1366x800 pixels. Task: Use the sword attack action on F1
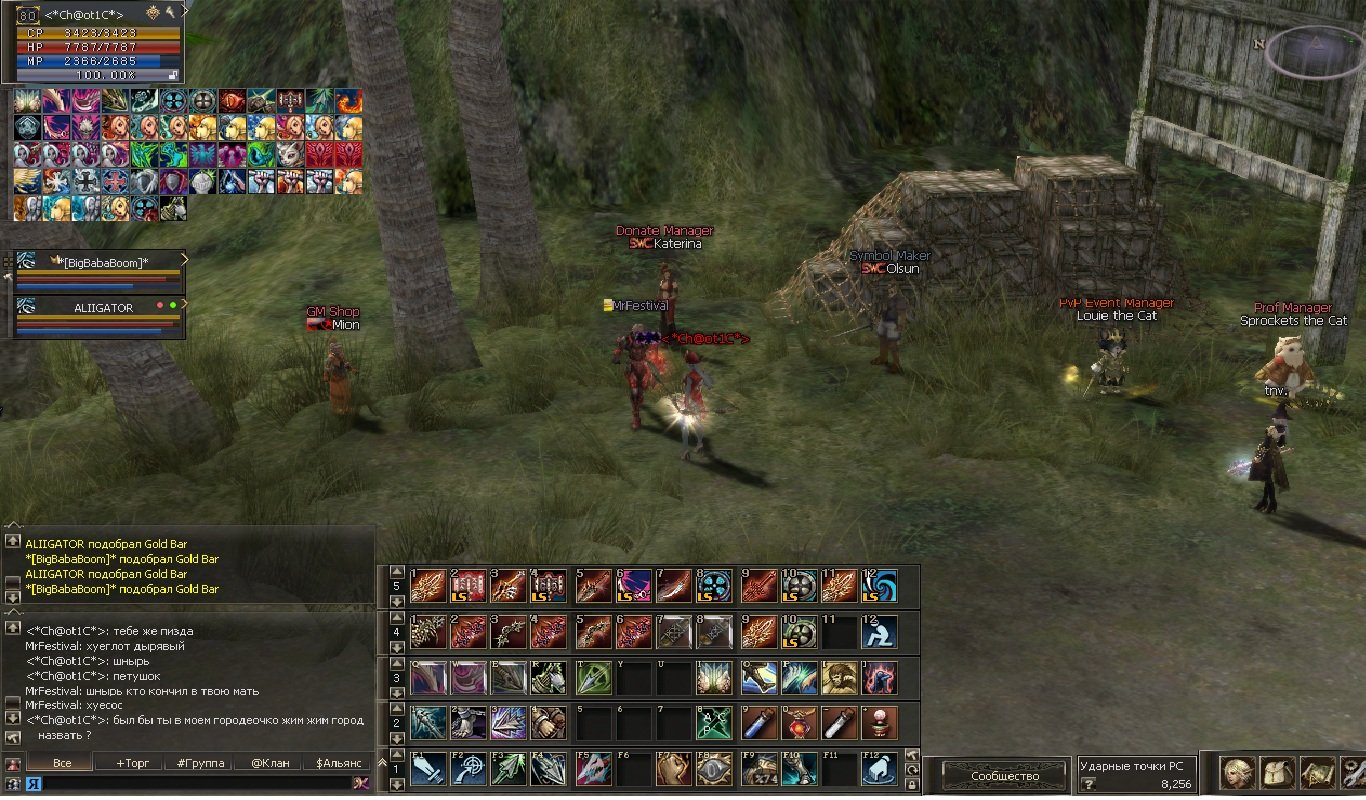[428, 769]
